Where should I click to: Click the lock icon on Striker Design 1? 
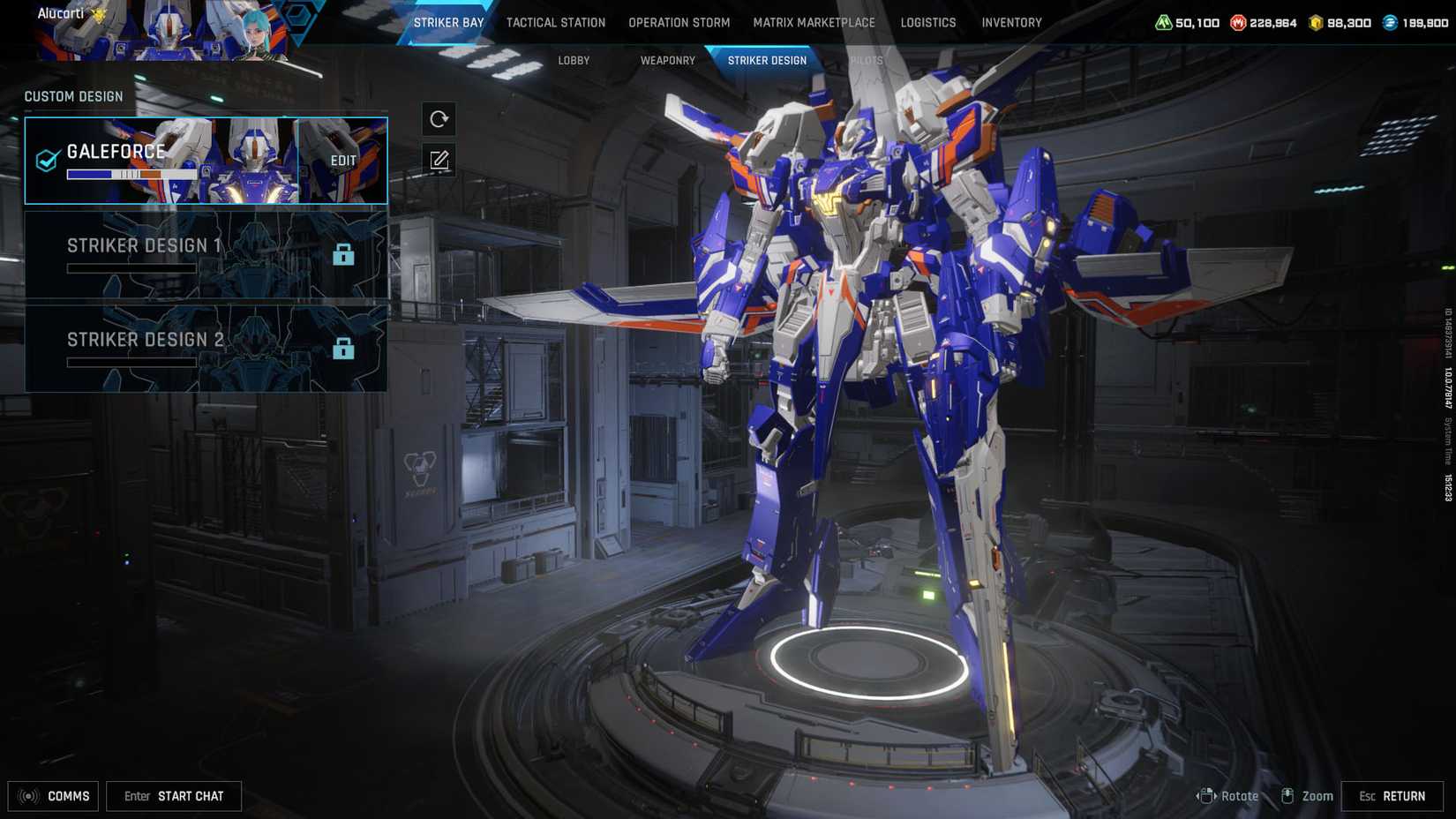[x=344, y=254]
